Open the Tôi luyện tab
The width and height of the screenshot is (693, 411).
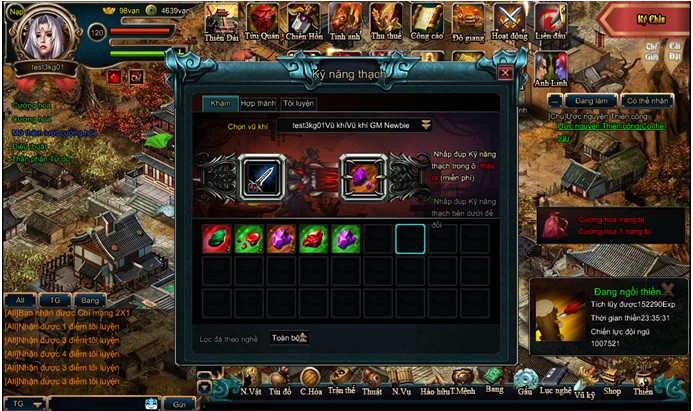(x=298, y=103)
